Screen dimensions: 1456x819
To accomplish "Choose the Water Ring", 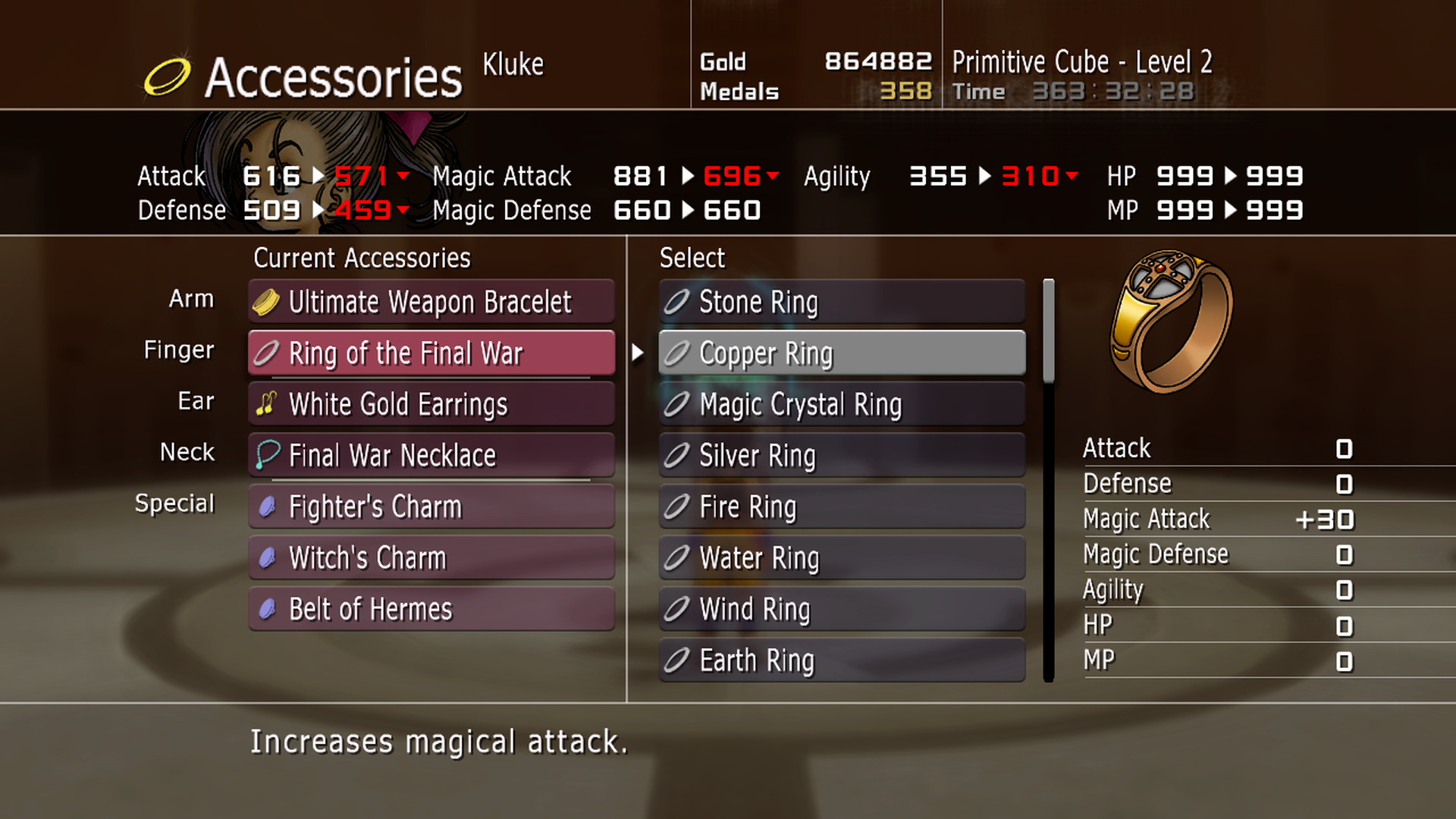I will [x=842, y=558].
